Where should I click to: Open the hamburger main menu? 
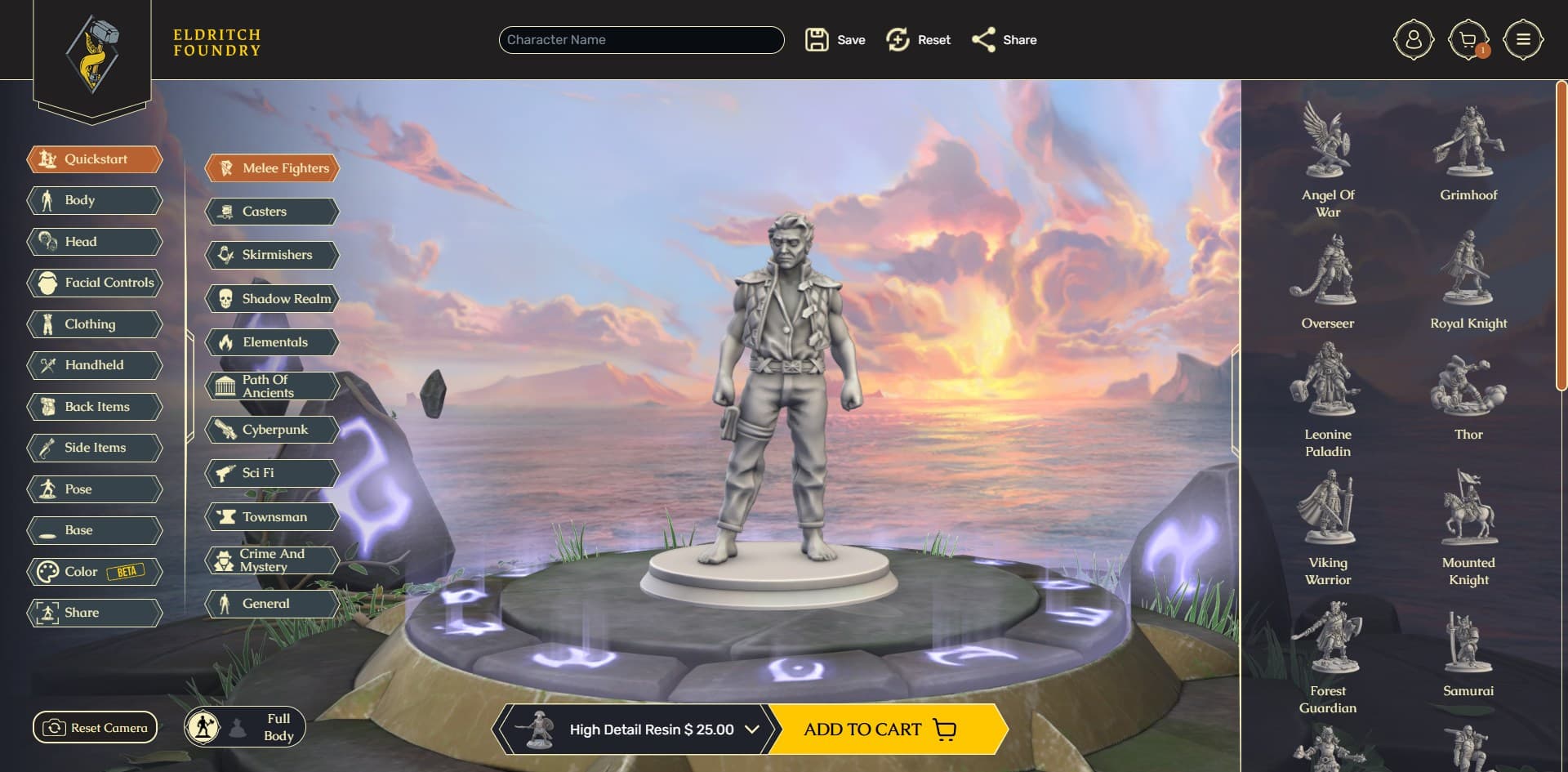[1522, 40]
